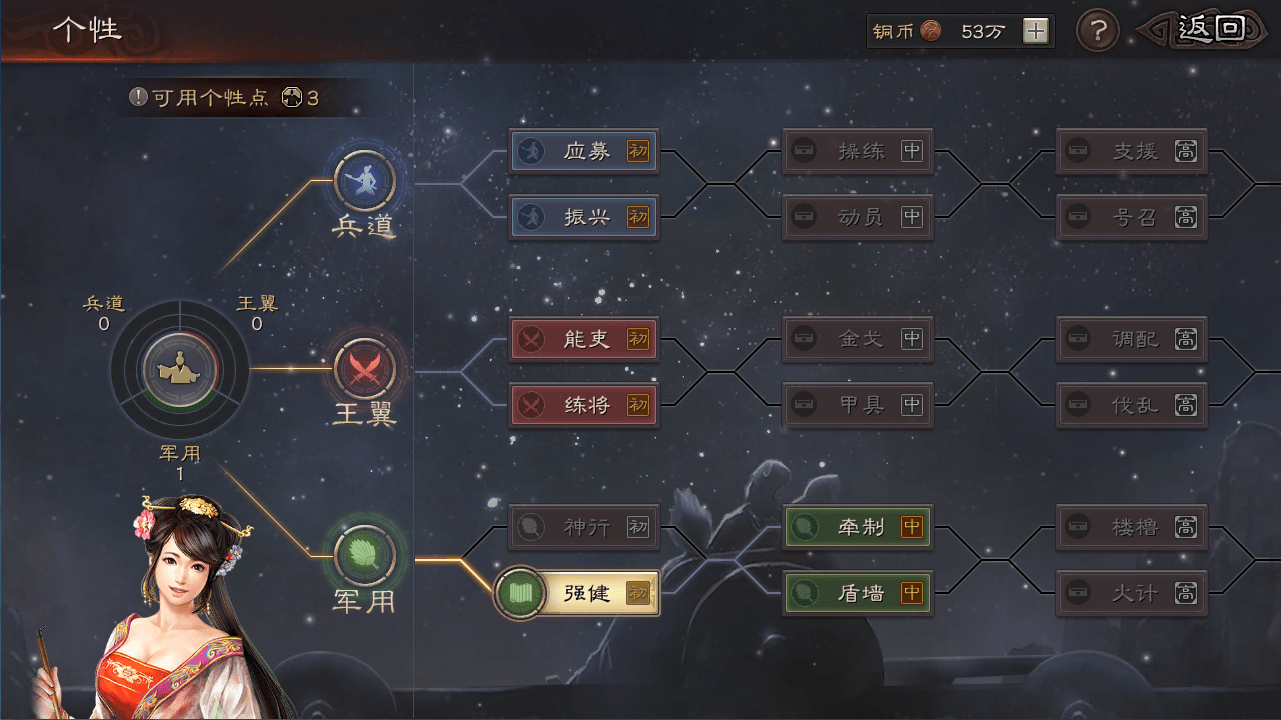
Task: Select the highlighted 强健 trait node
Action: 580,593
